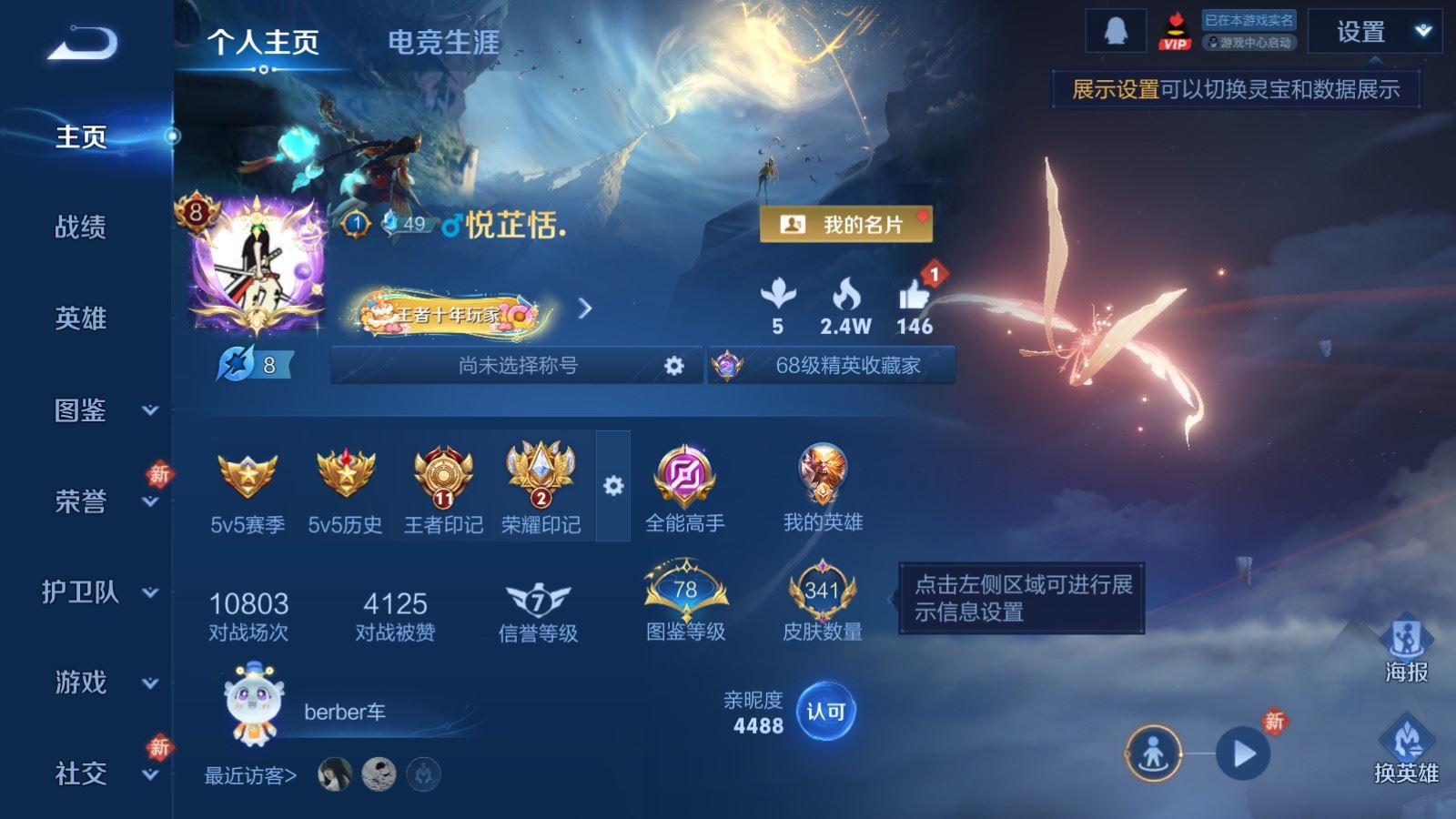The height and width of the screenshot is (819, 1456).
Task: Open the 5v5赛季 rank badge
Action: click(x=247, y=473)
